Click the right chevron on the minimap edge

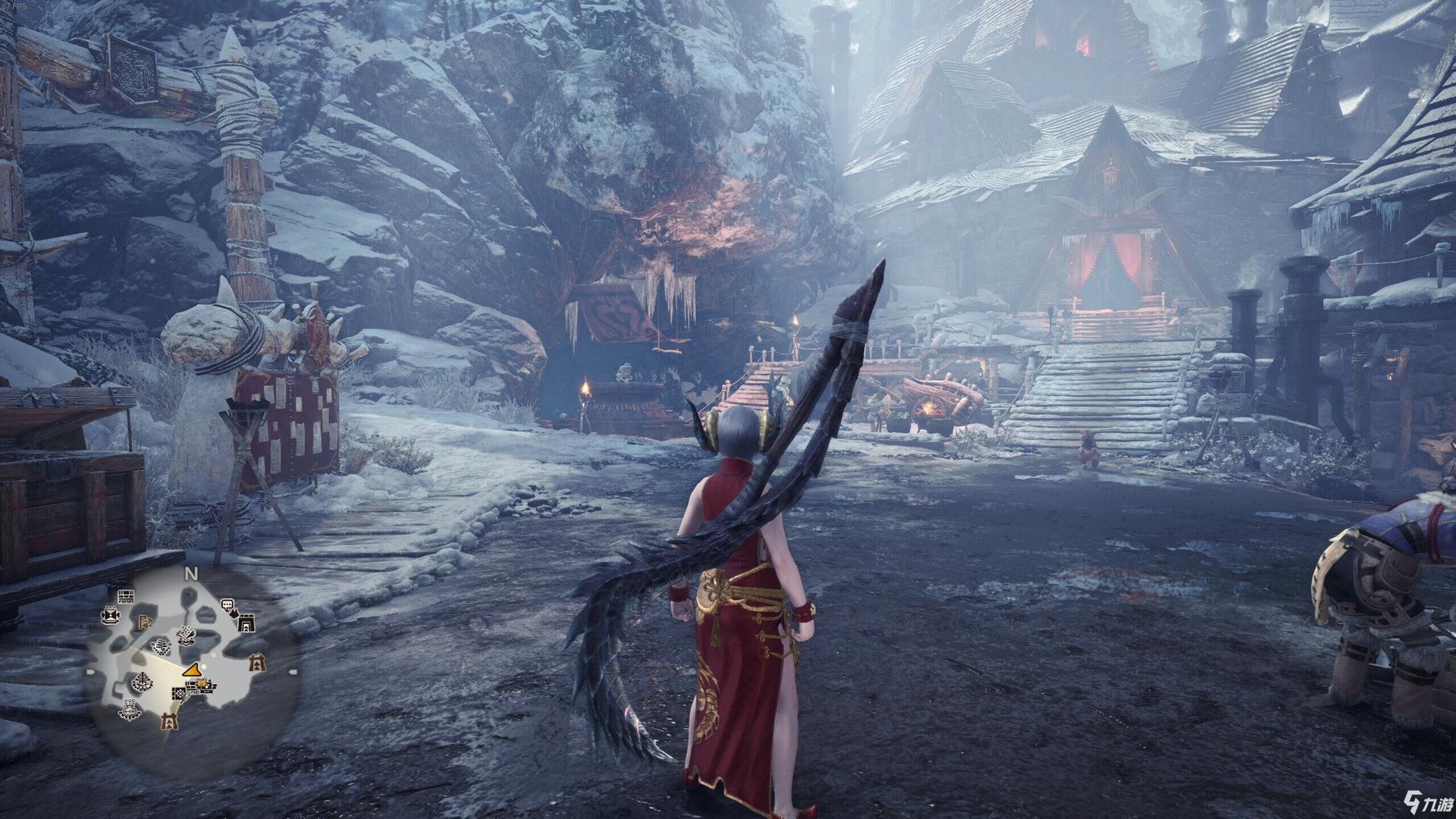click(291, 670)
